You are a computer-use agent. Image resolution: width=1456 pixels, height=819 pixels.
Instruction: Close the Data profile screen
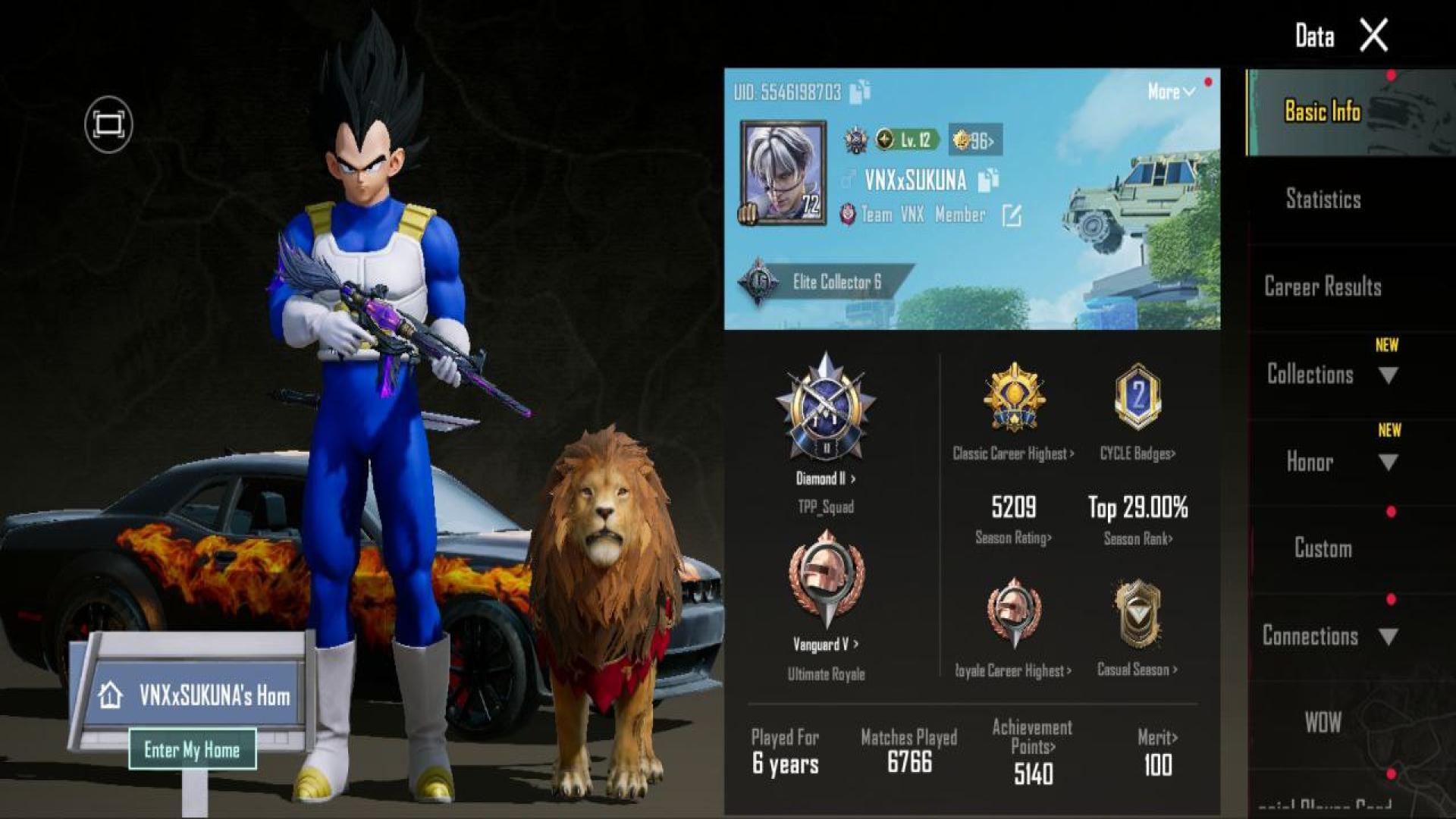tap(1373, 36)
